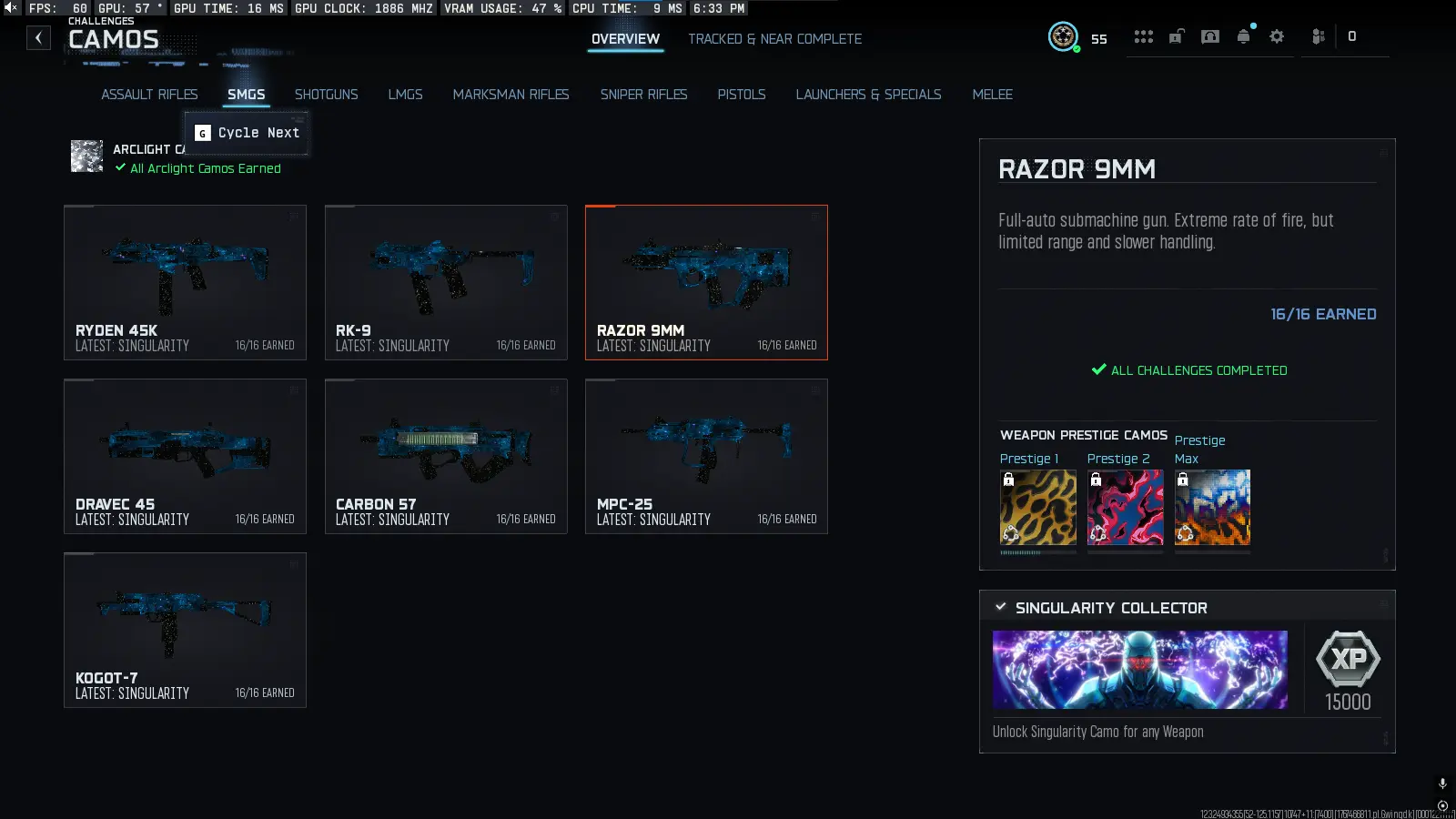Open the notifications bell with blue dot

[1243, 36]
